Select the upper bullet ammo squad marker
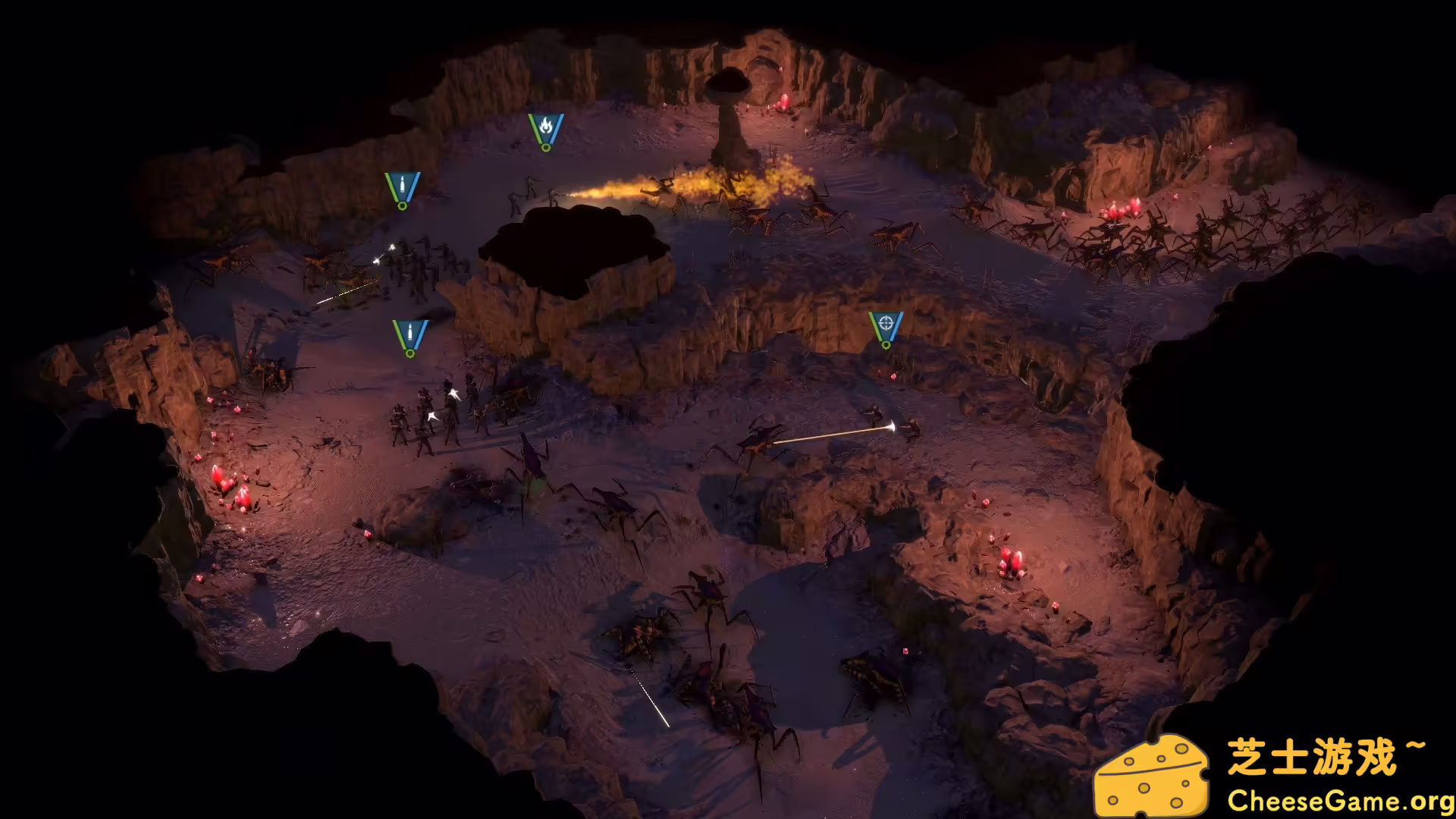Image resolution: width=1456 pixels, height=819 pixels. coord(402,184)
